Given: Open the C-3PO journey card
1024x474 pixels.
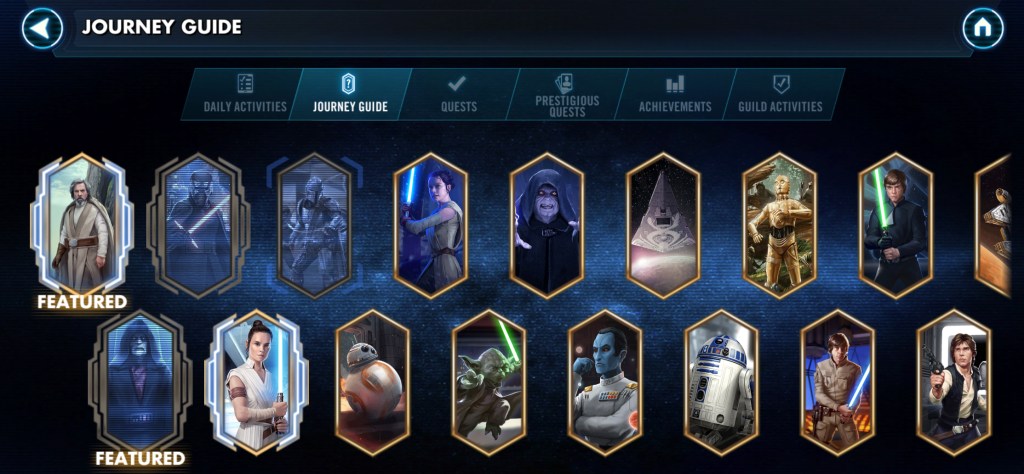Looking at the screenshot, I should click(779, 225).
